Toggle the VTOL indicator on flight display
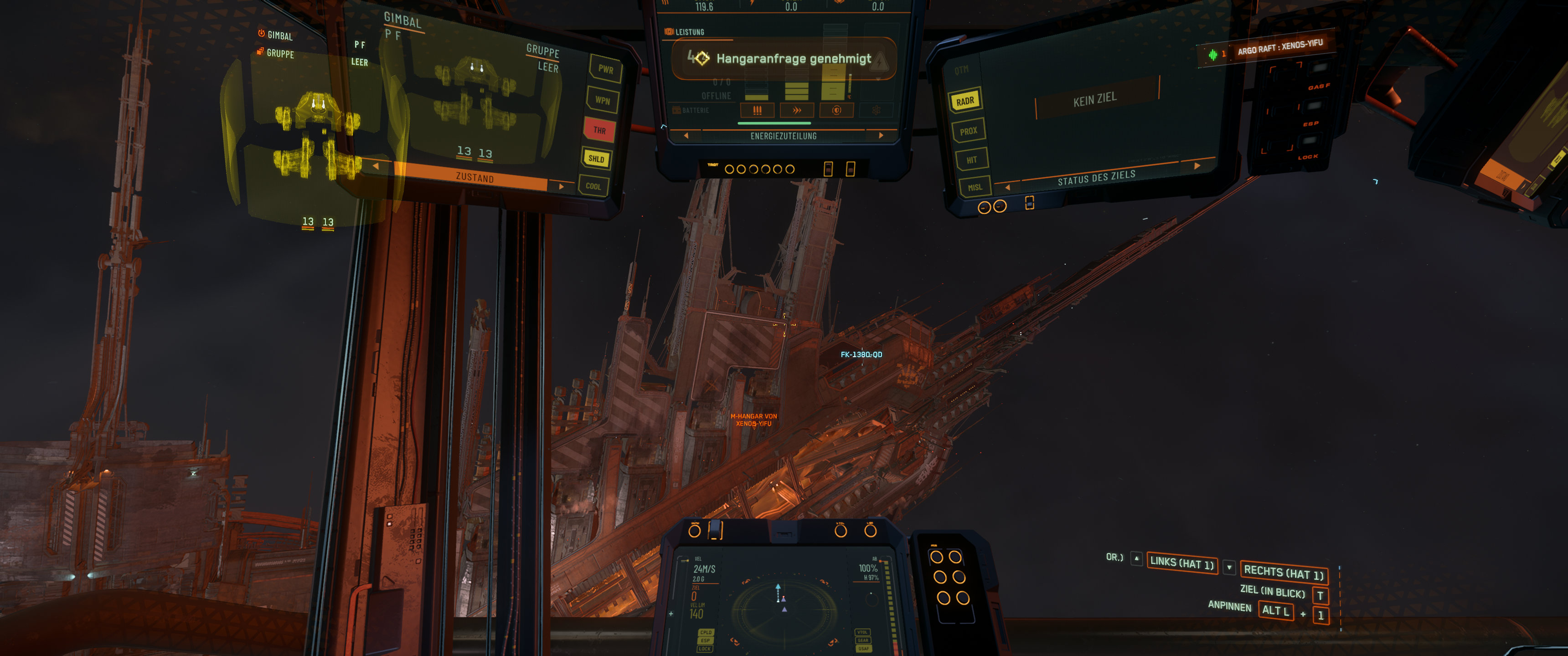 pyautogui.click(x=862, y=632)
